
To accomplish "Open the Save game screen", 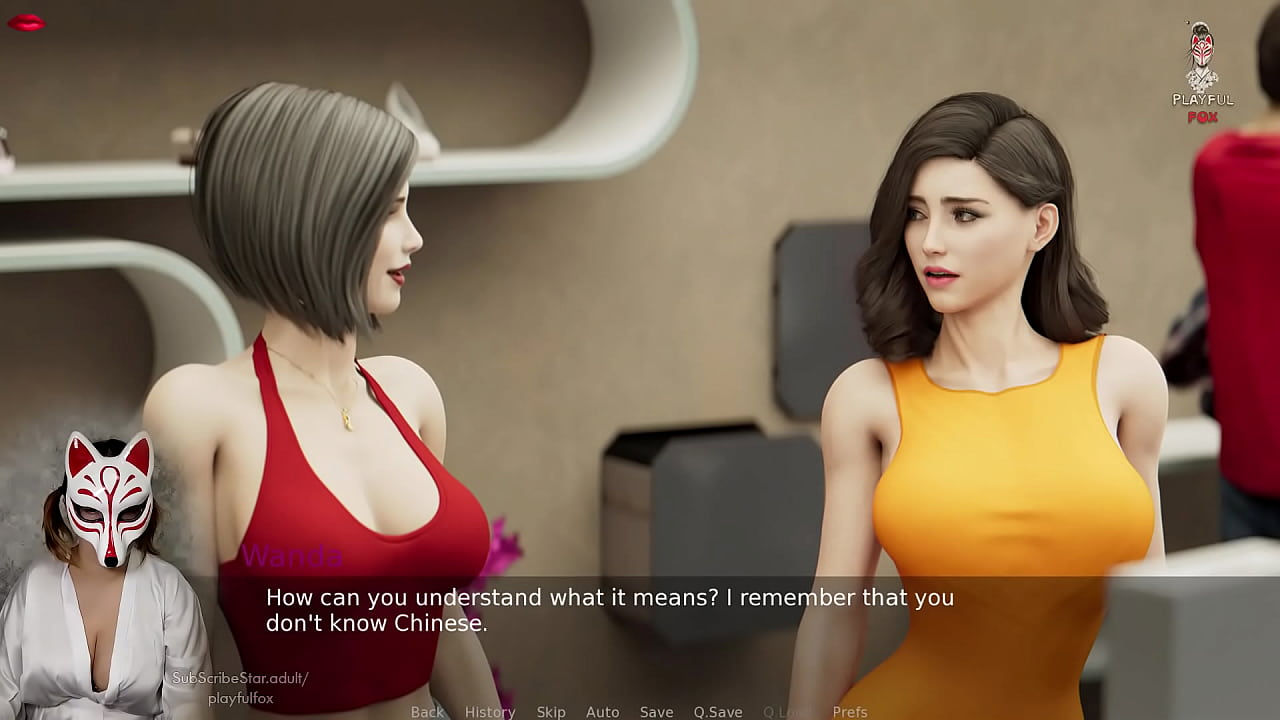I will coord(656,712).
